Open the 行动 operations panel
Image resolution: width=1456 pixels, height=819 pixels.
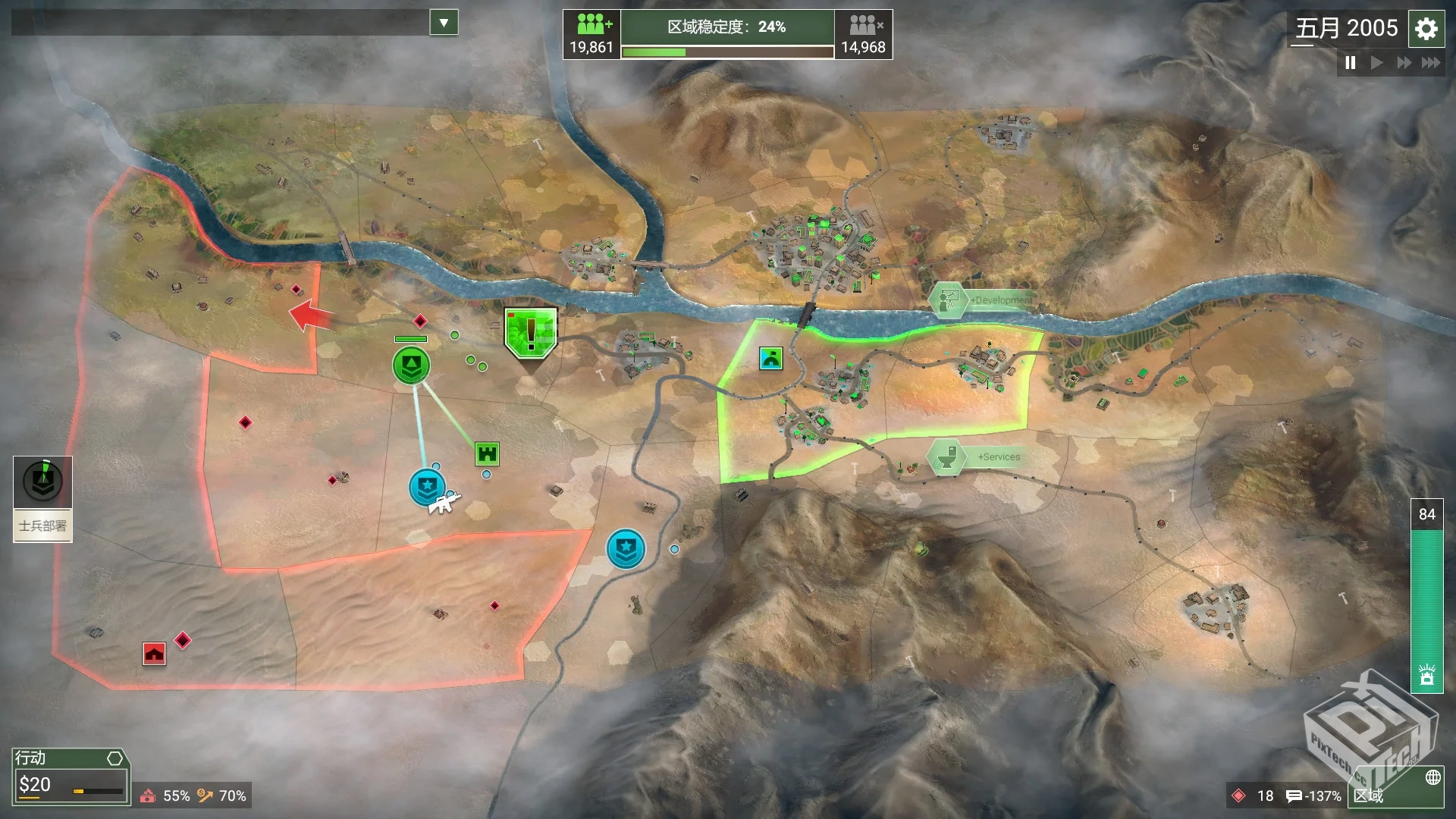point(70,776)
